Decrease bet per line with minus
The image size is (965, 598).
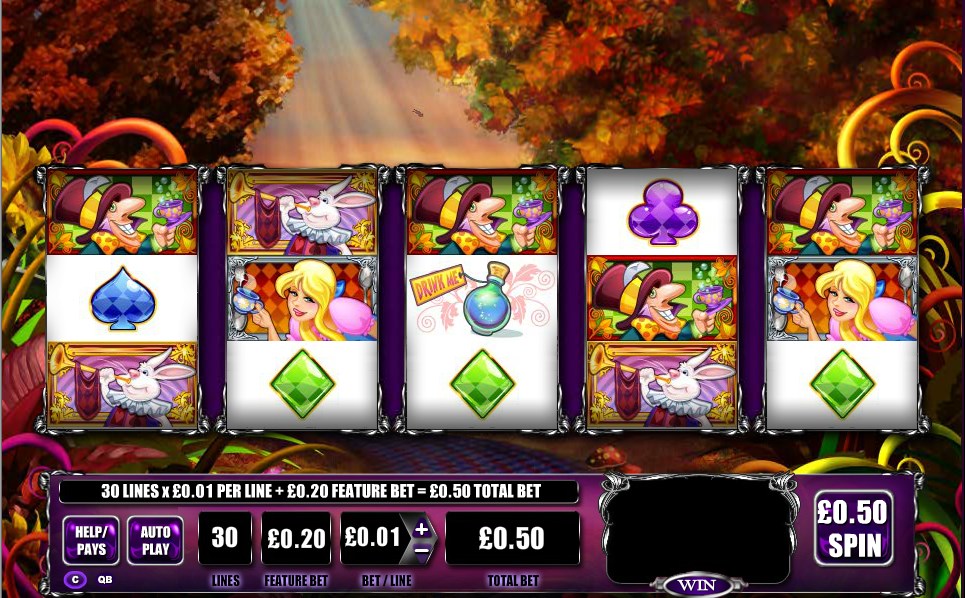pos(421,549)
